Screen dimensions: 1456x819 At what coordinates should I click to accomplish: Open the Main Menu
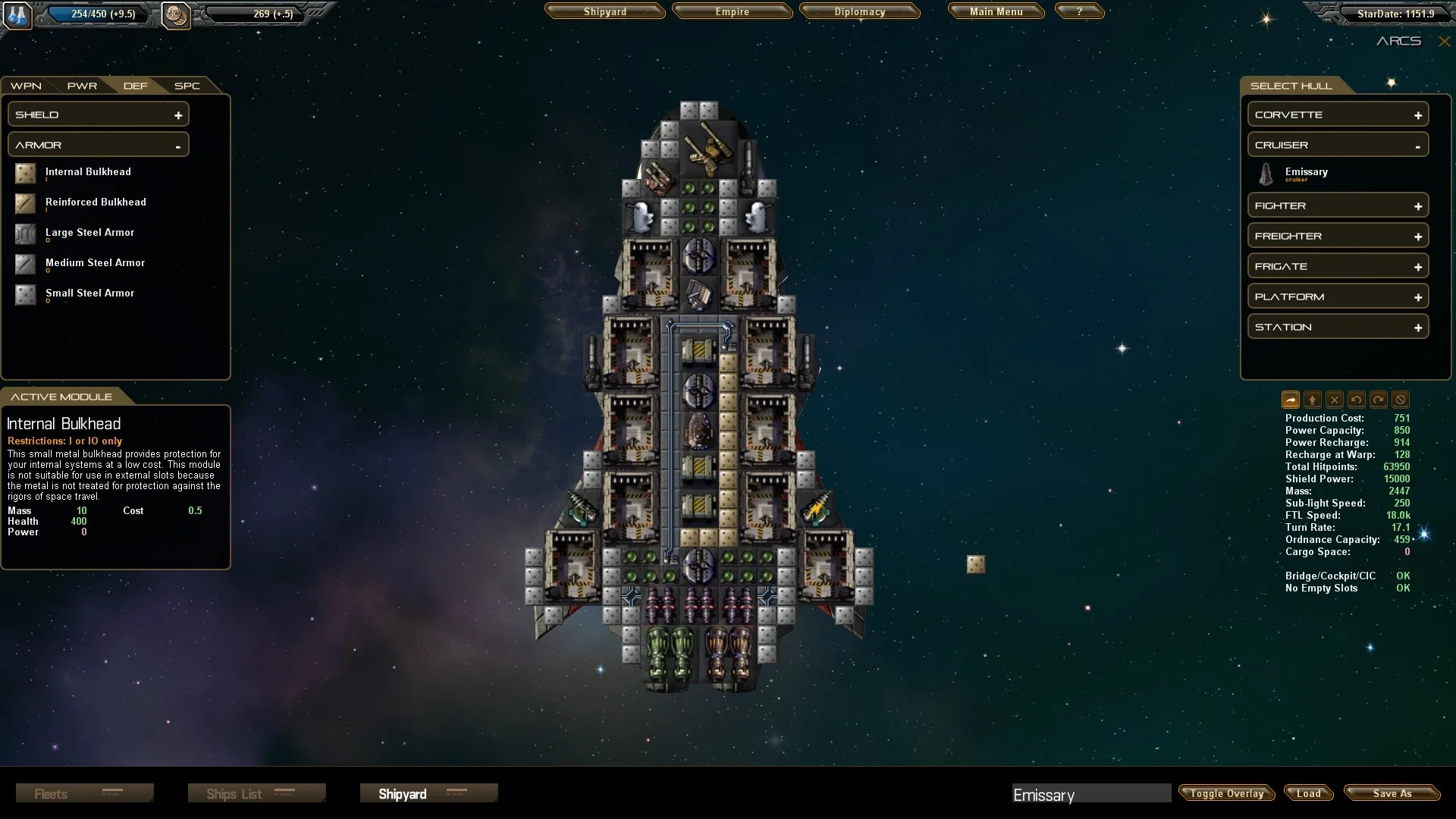click(x=996, y=12)
